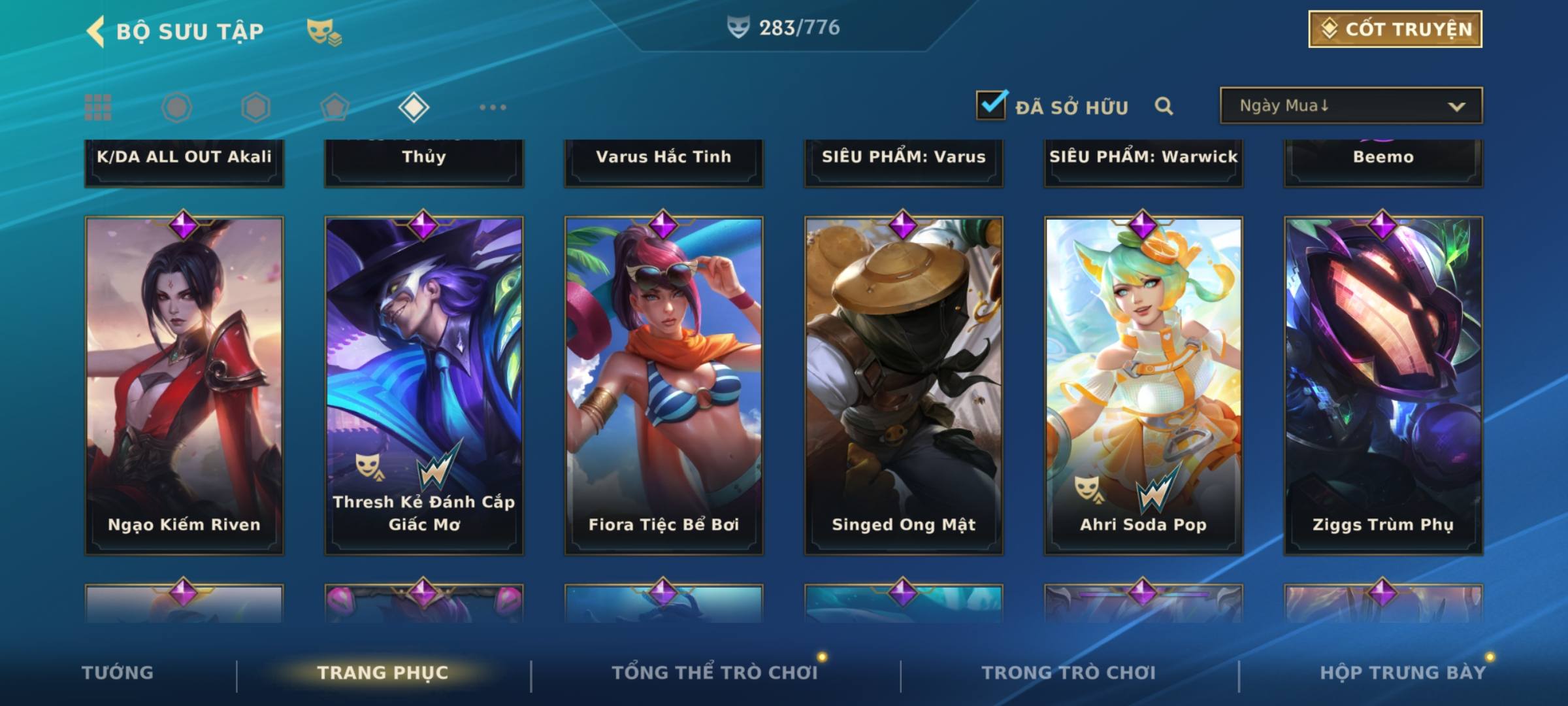
Task: Select the Ngạo Kiếm Riven skin
Action: click(x=184, y=386)
